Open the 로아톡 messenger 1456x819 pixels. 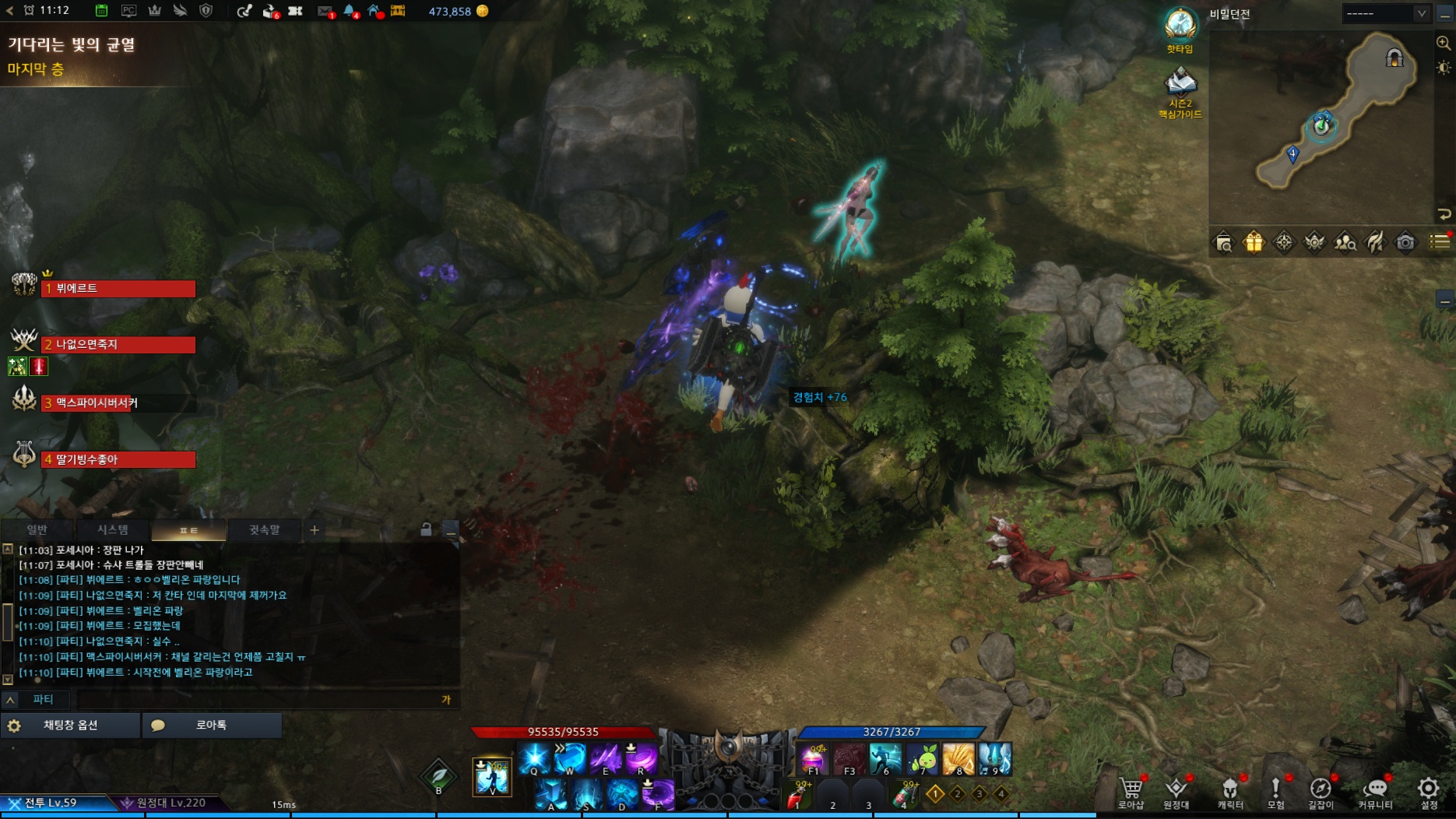(x=211, y=726)
